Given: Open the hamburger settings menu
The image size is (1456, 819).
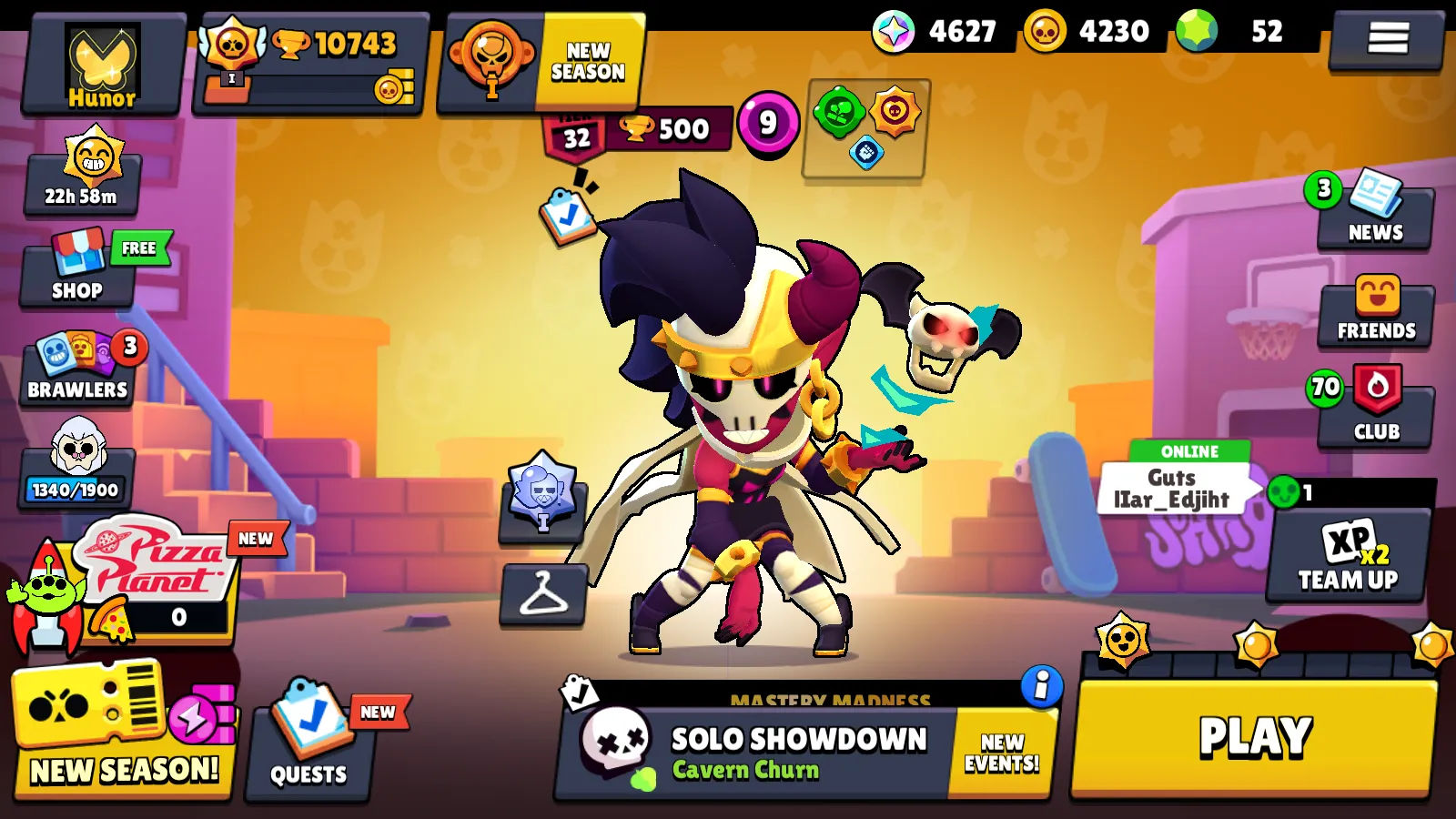Looking at the screenshot, I should pos(1388,38).
